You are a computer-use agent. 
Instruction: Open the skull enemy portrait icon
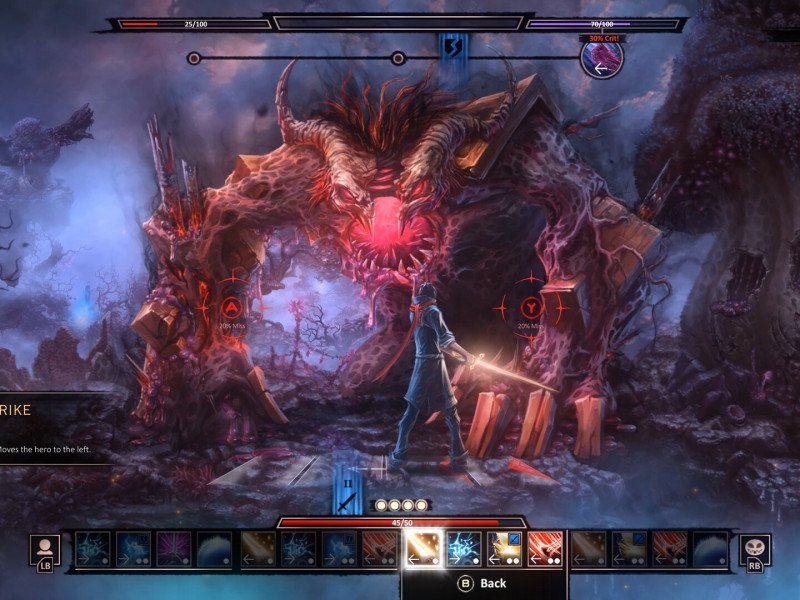754,549
